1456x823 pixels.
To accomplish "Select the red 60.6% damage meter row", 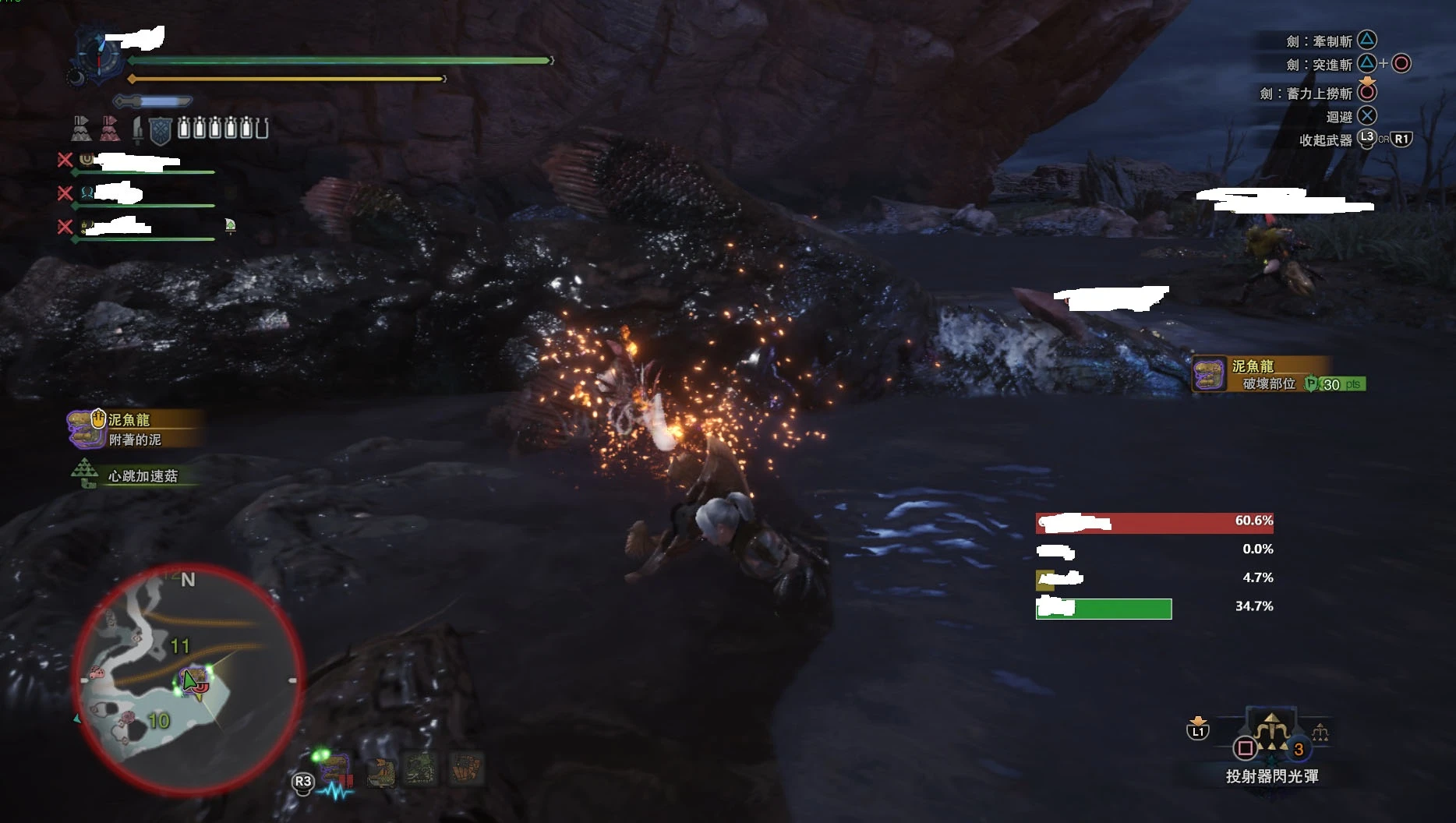I will pyautogui.click(x=1154, y=522).
